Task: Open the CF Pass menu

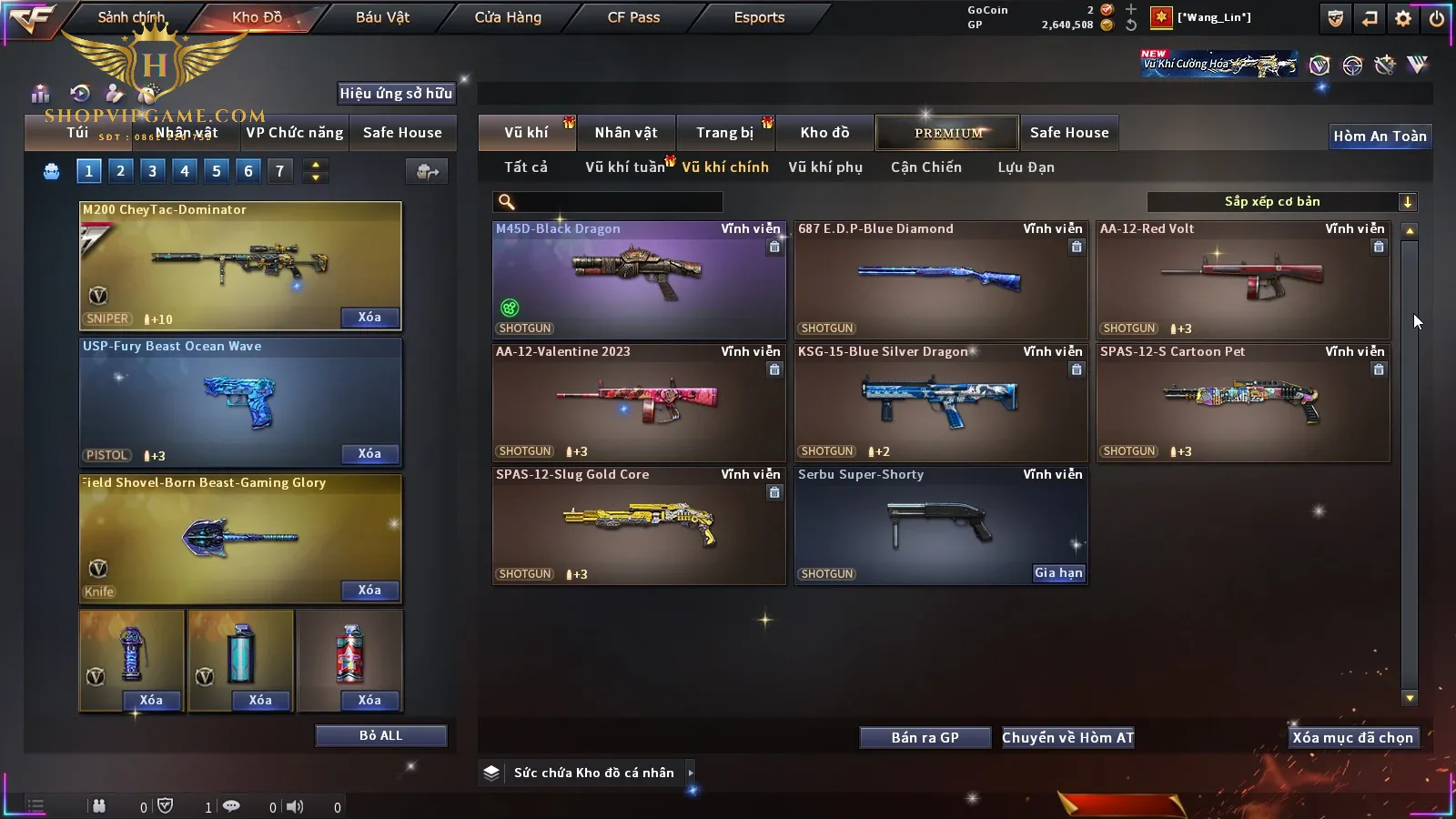Action: click(633, 17)
